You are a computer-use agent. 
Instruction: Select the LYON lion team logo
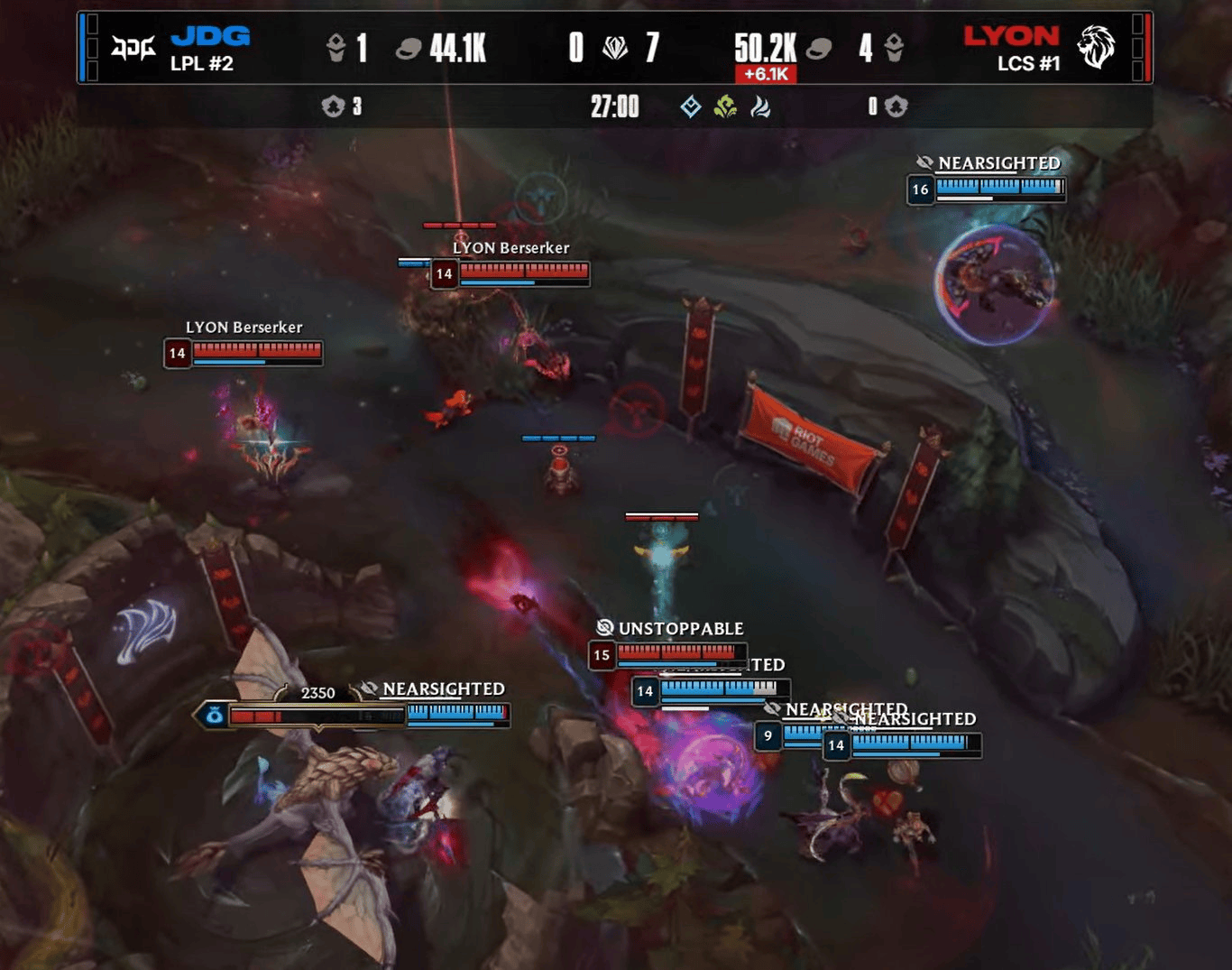1097,47
